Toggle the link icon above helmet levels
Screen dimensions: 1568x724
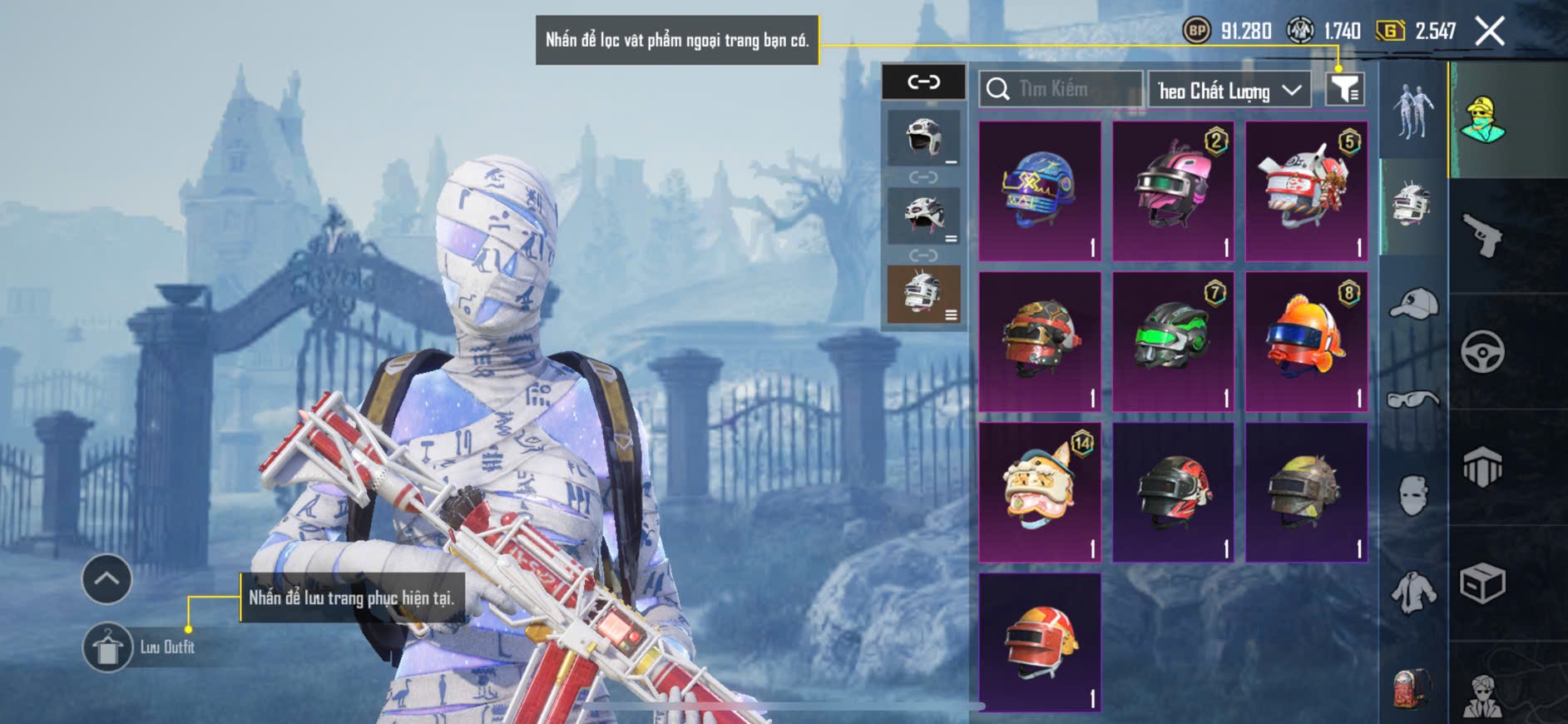(x=923, y=82)
